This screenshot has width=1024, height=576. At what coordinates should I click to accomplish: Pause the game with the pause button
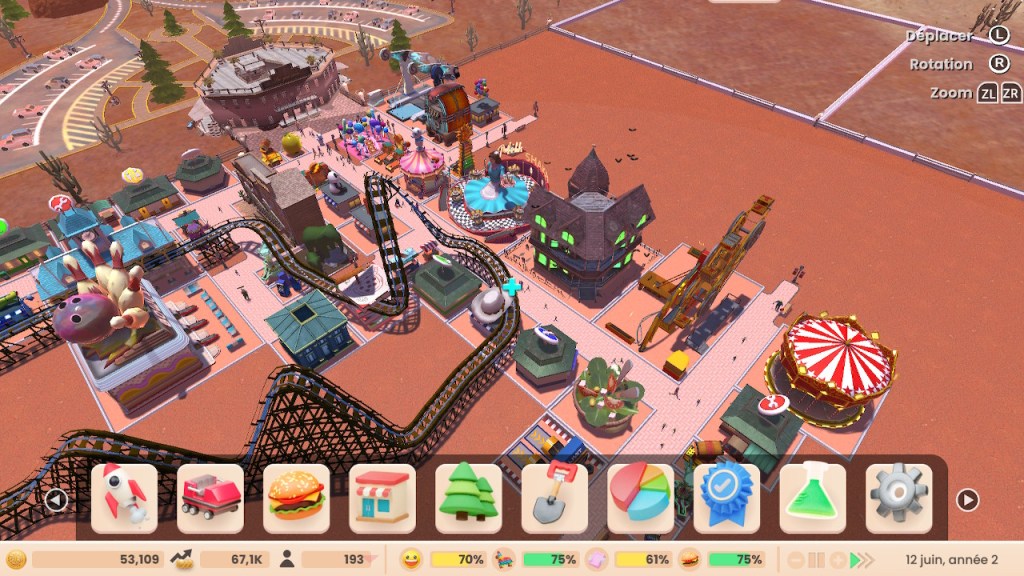(817, 560)
